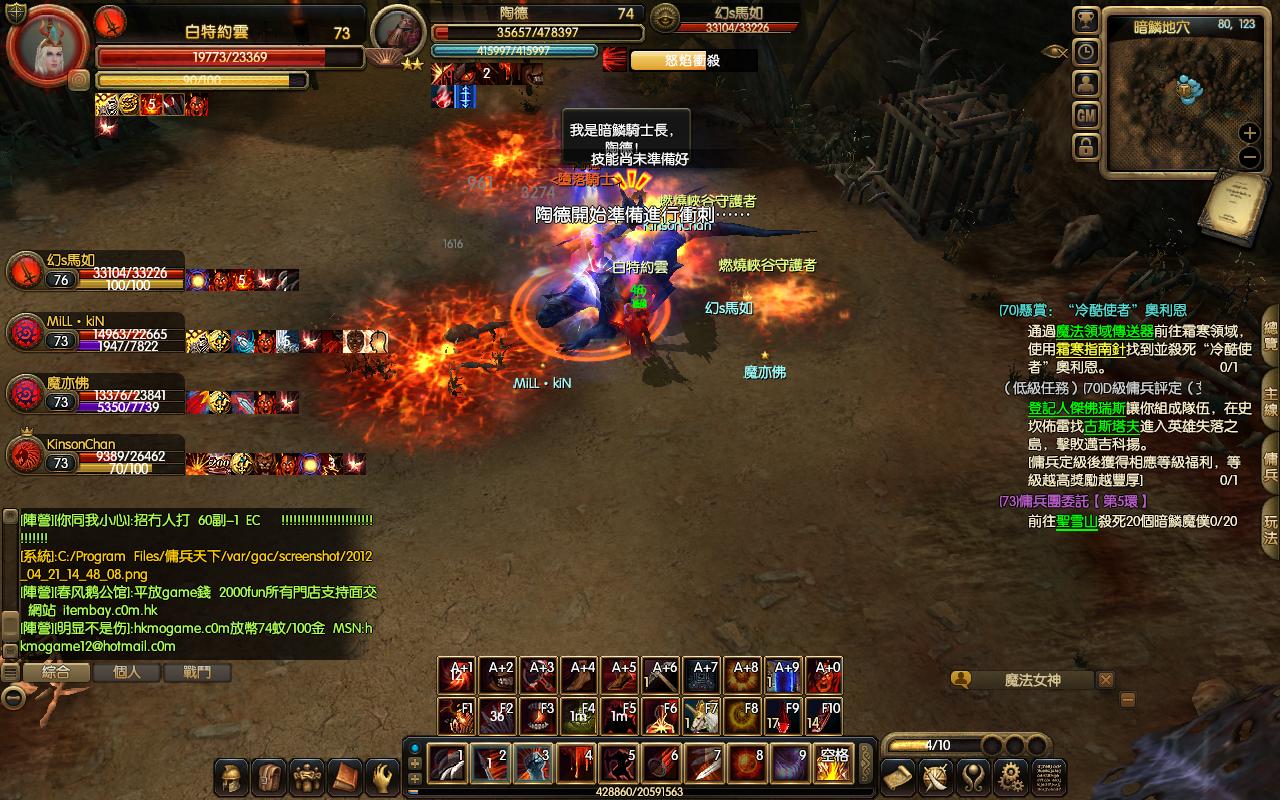Close the 魔法女神 chat window
Screen dimensions: 1280x800
1105,680
